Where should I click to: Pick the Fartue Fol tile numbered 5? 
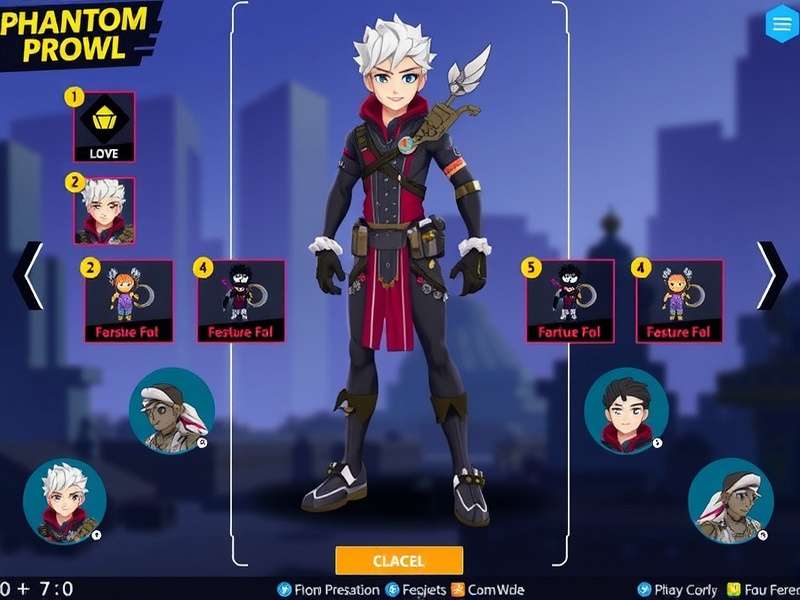[x=570, y=301]
